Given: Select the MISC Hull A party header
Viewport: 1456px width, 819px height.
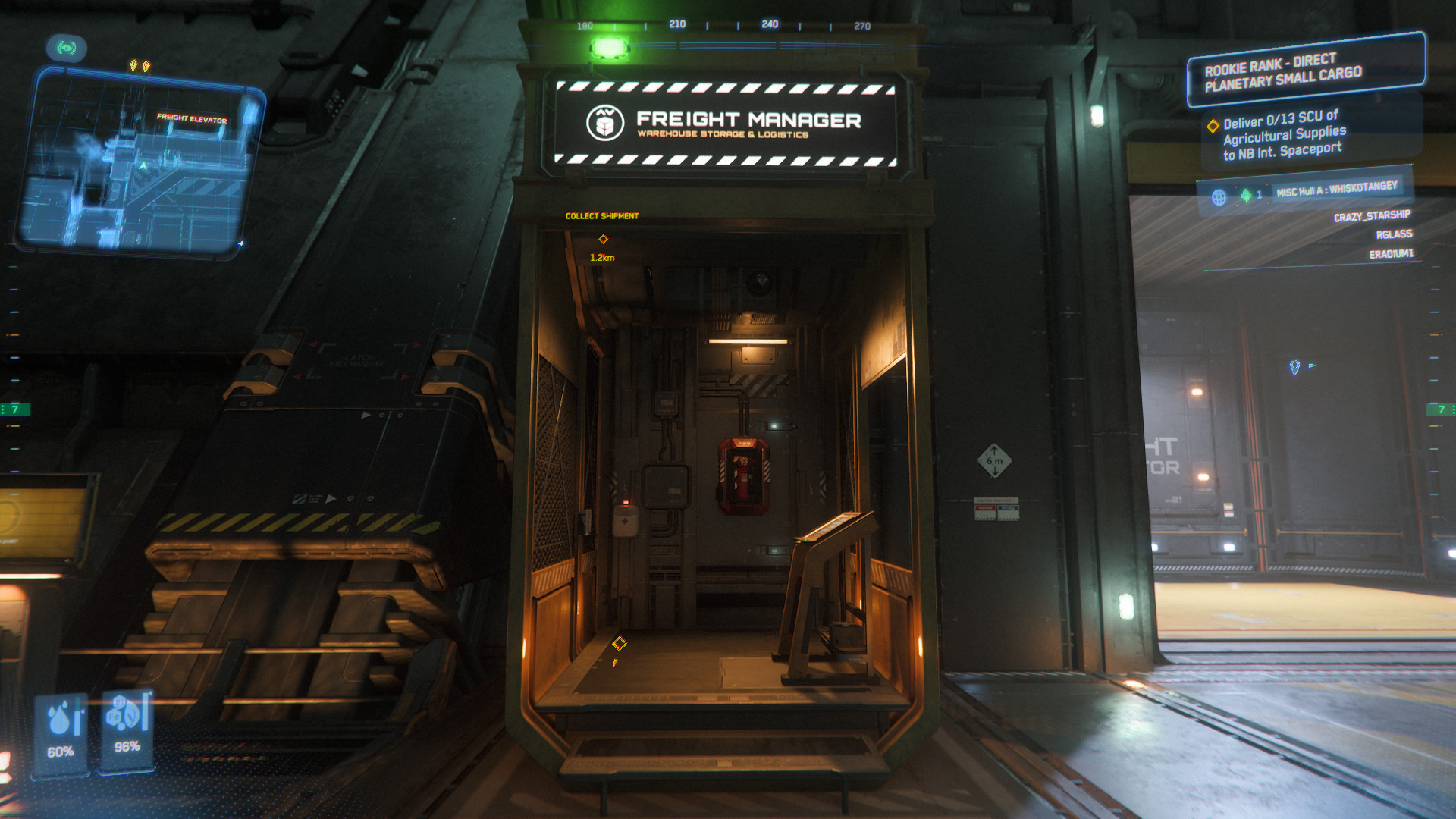Looking at the screenshot, I should (x=1336, y=189).
